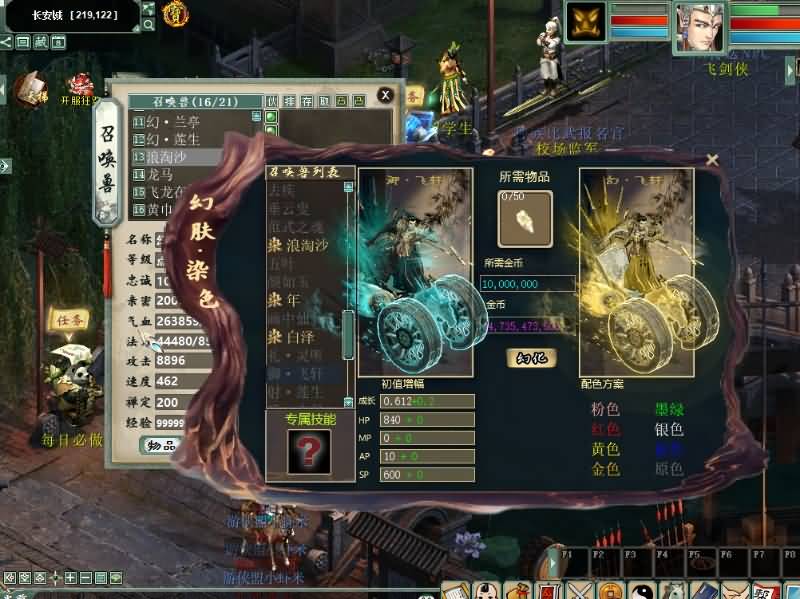Select 幻·兰亭 in the summon panel
The height and width of the screenshot is (599, 800).
pyautogui.click(x=175, y=121)
